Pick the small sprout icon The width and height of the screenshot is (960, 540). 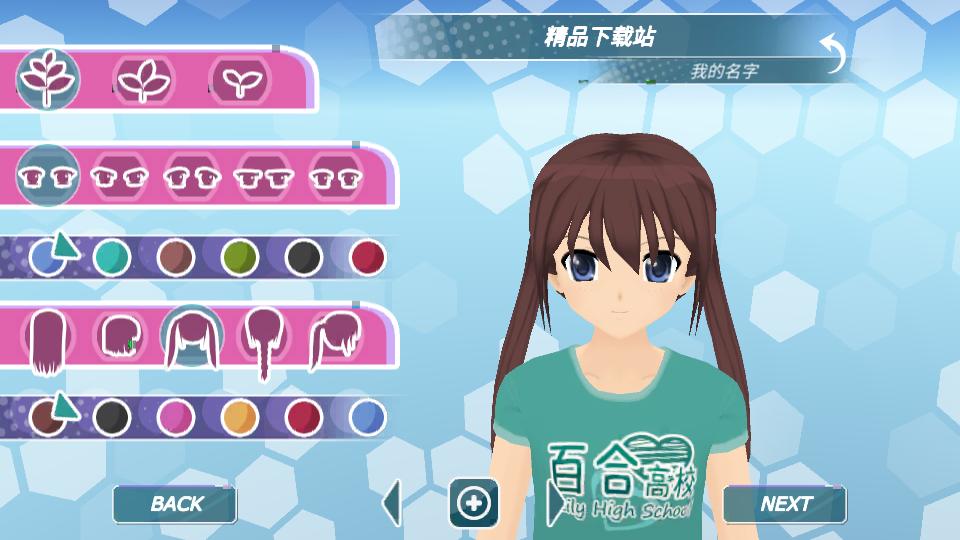pyautogui.click(x=237, y=79)
